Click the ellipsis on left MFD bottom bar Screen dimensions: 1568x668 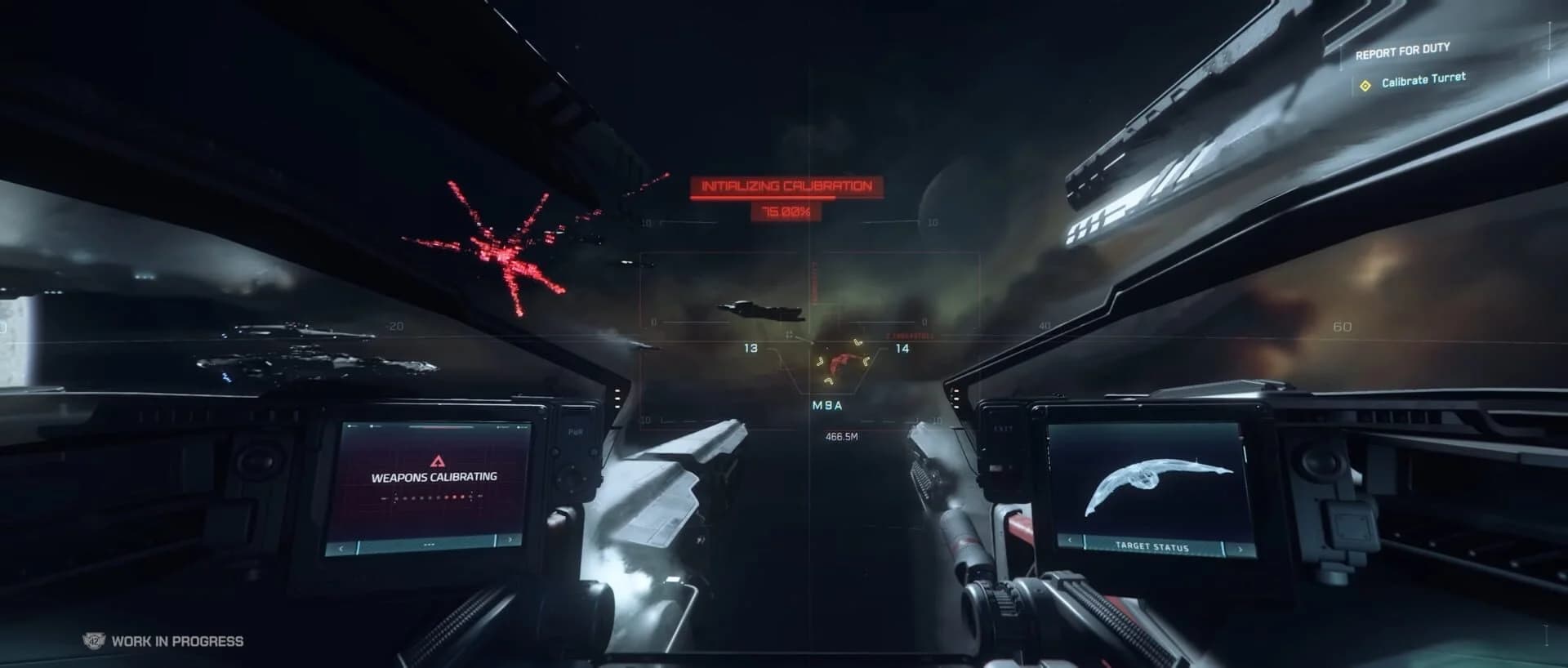click(x=430, y=545)
